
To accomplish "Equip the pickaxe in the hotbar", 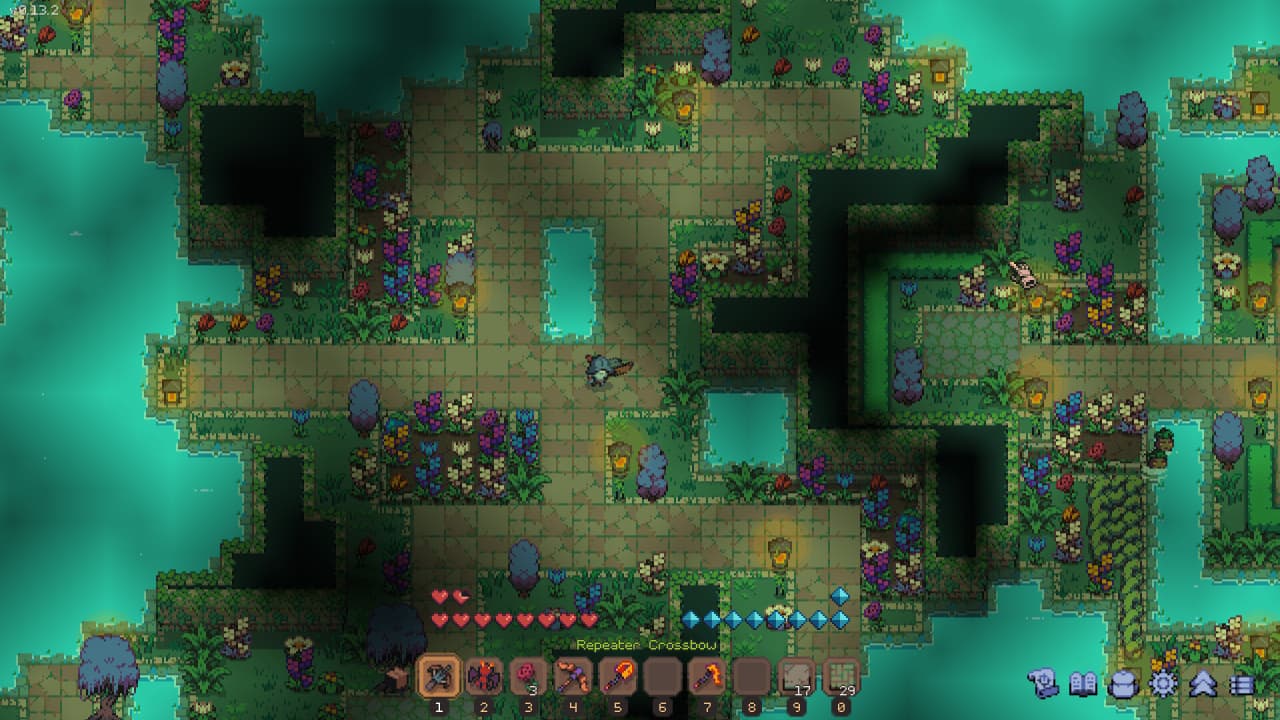I will tap(573, 677).
